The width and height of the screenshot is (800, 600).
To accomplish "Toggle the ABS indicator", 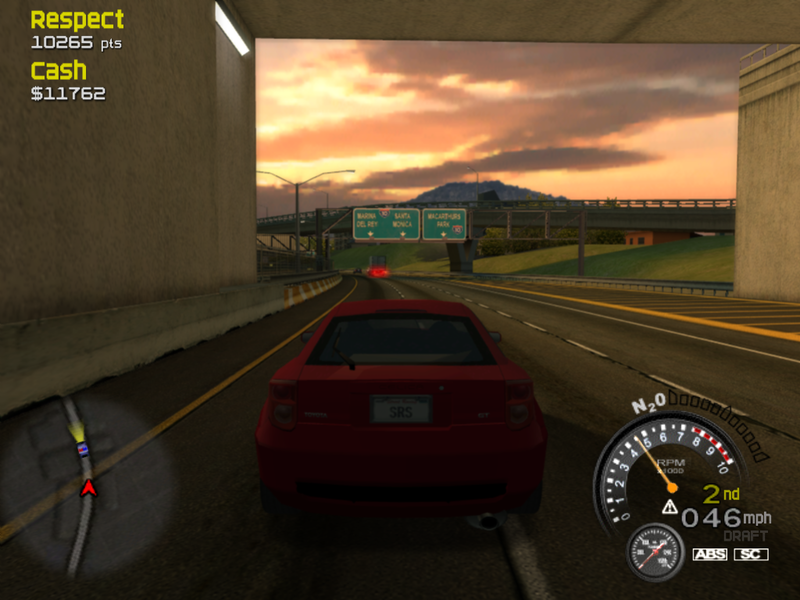I will 709,554.
